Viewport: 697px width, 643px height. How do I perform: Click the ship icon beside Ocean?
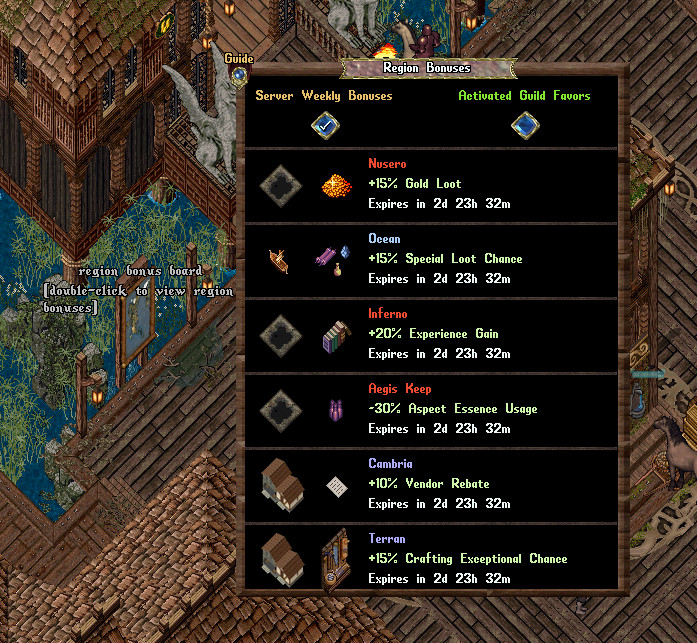(279, 261)
